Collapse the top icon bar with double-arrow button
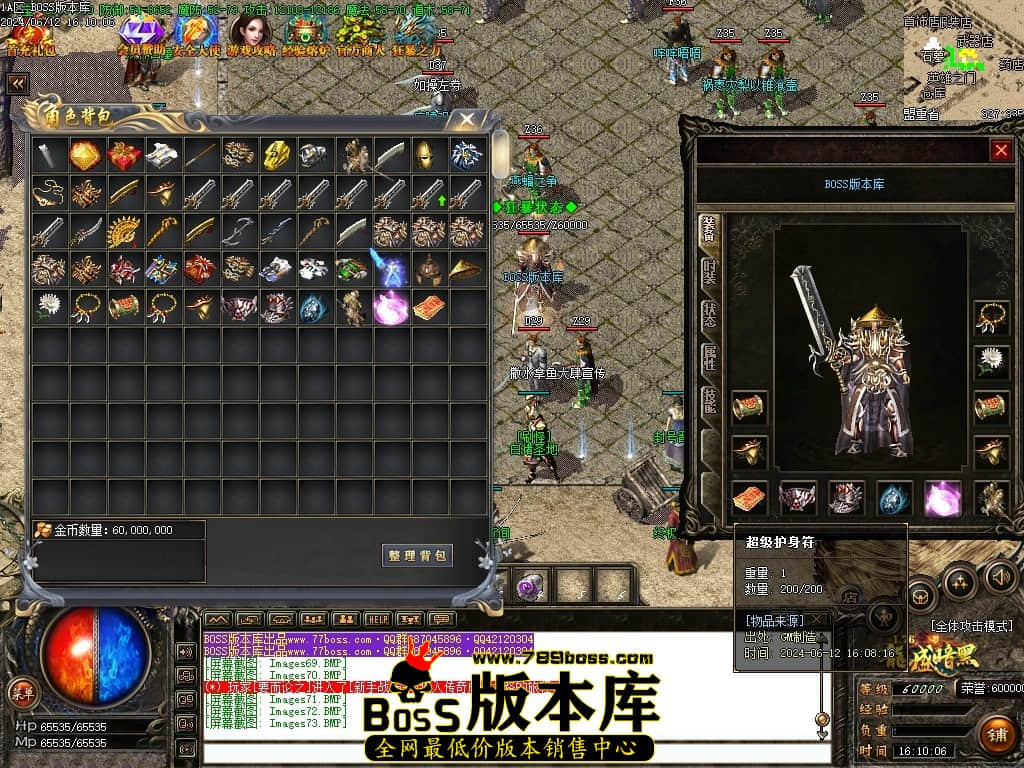 tap(17, 84)
